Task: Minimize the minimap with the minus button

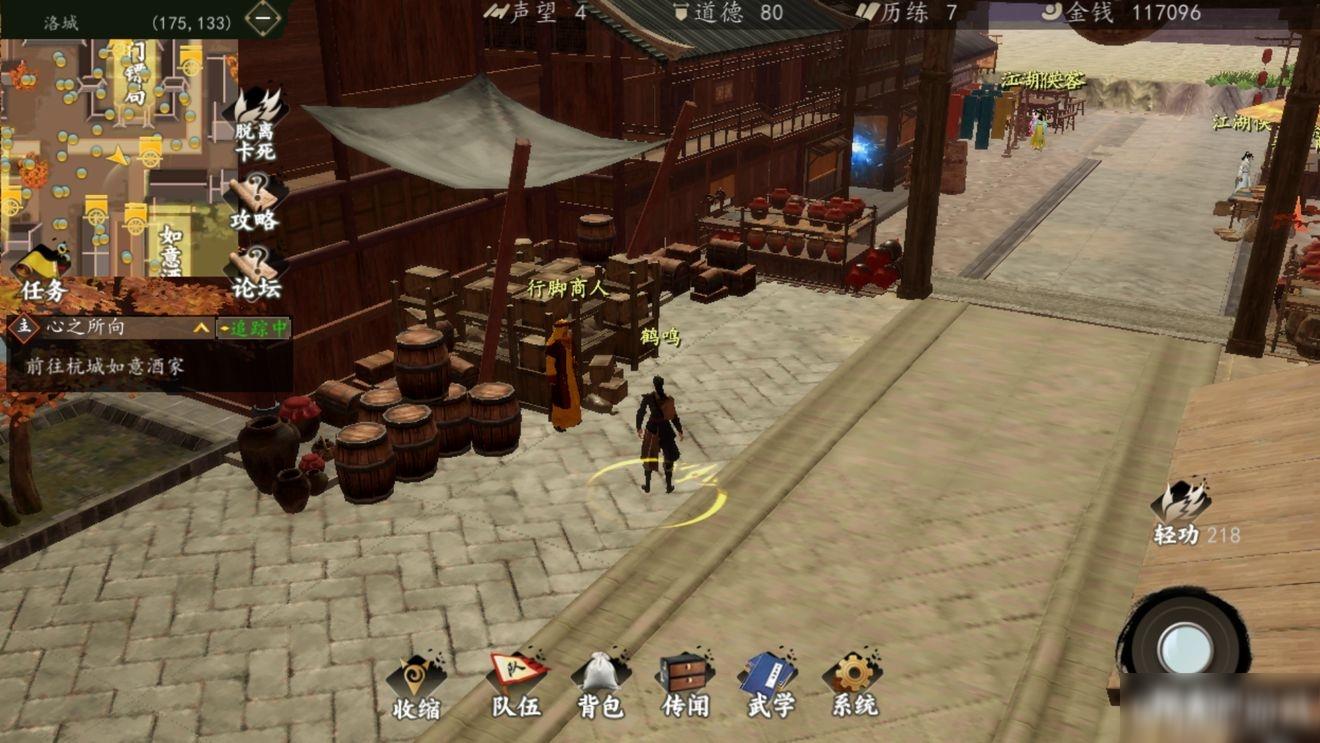Action: (263, 18)
